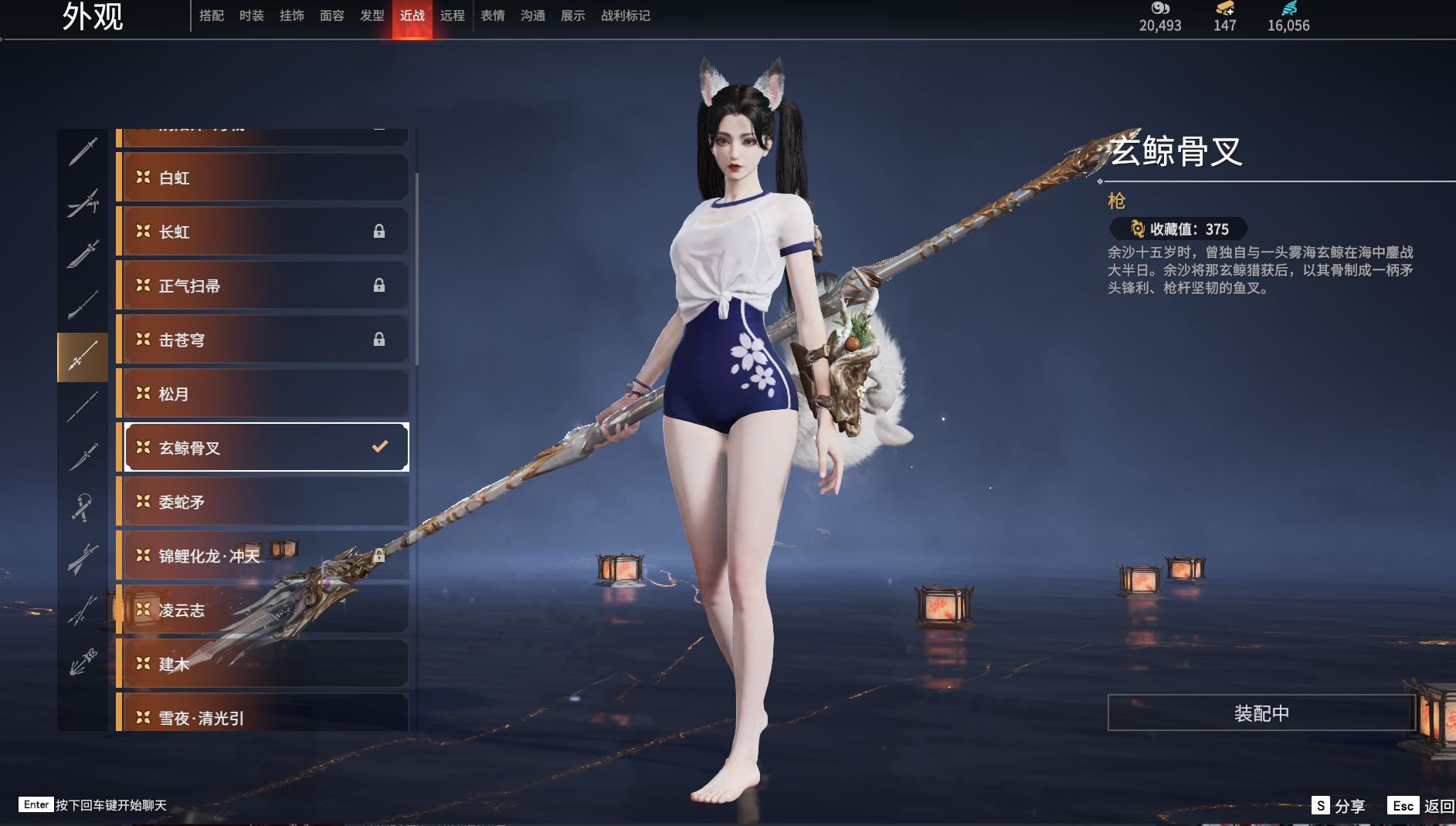The width and height of the screenshot is (1456, 826).
Task: Click the 装配中 equip button
Action: pos(1261,713)
